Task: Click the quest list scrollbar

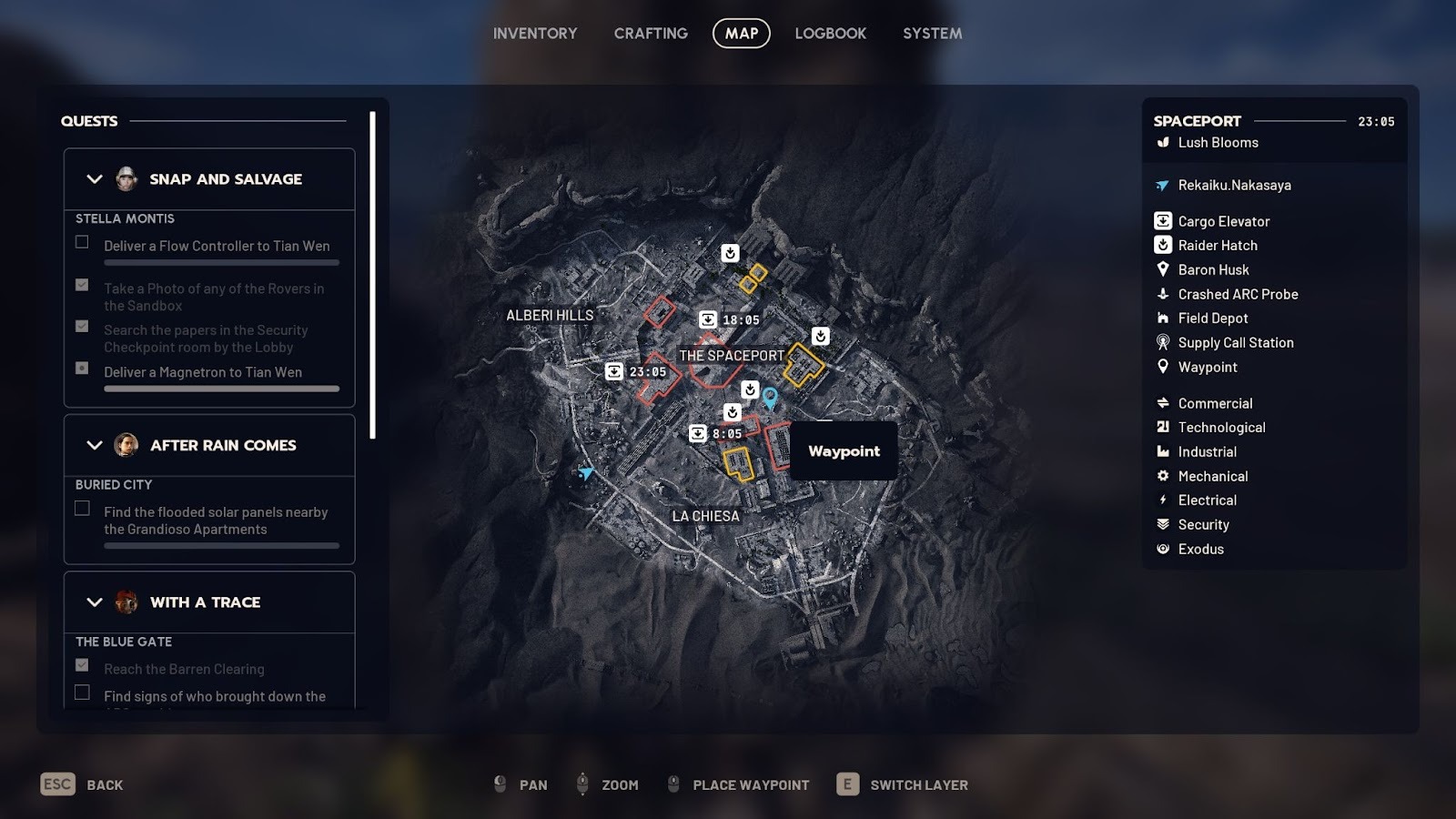Action: 372,275
